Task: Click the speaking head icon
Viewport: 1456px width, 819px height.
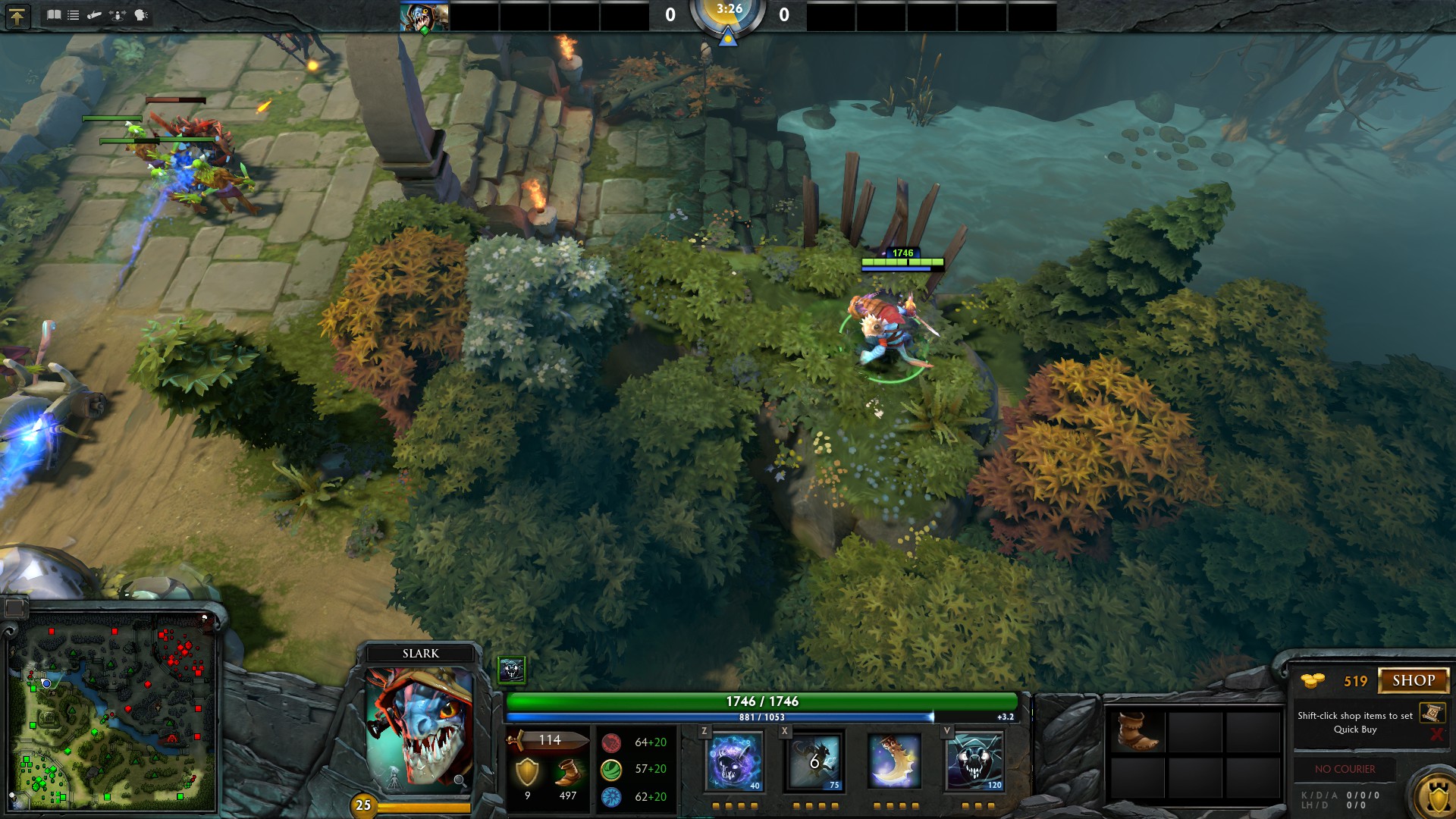Action: (x=142, y=15)
